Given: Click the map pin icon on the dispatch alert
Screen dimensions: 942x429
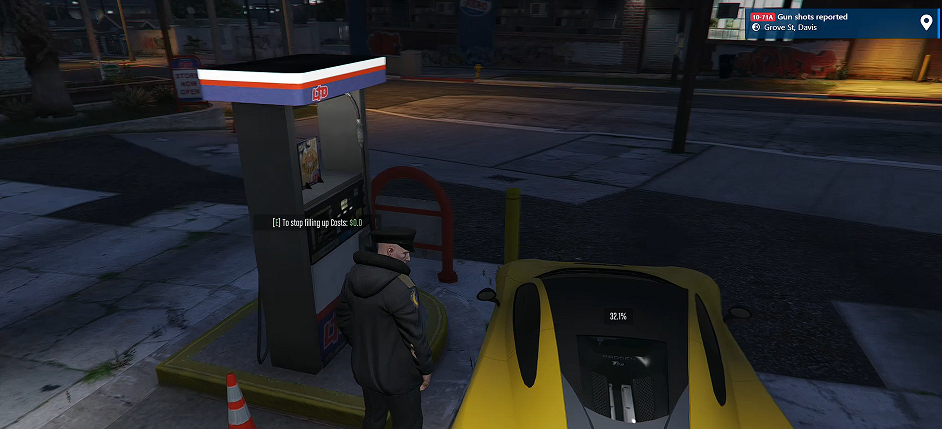Looking at the screenshot, I should [x=925, y=22].
